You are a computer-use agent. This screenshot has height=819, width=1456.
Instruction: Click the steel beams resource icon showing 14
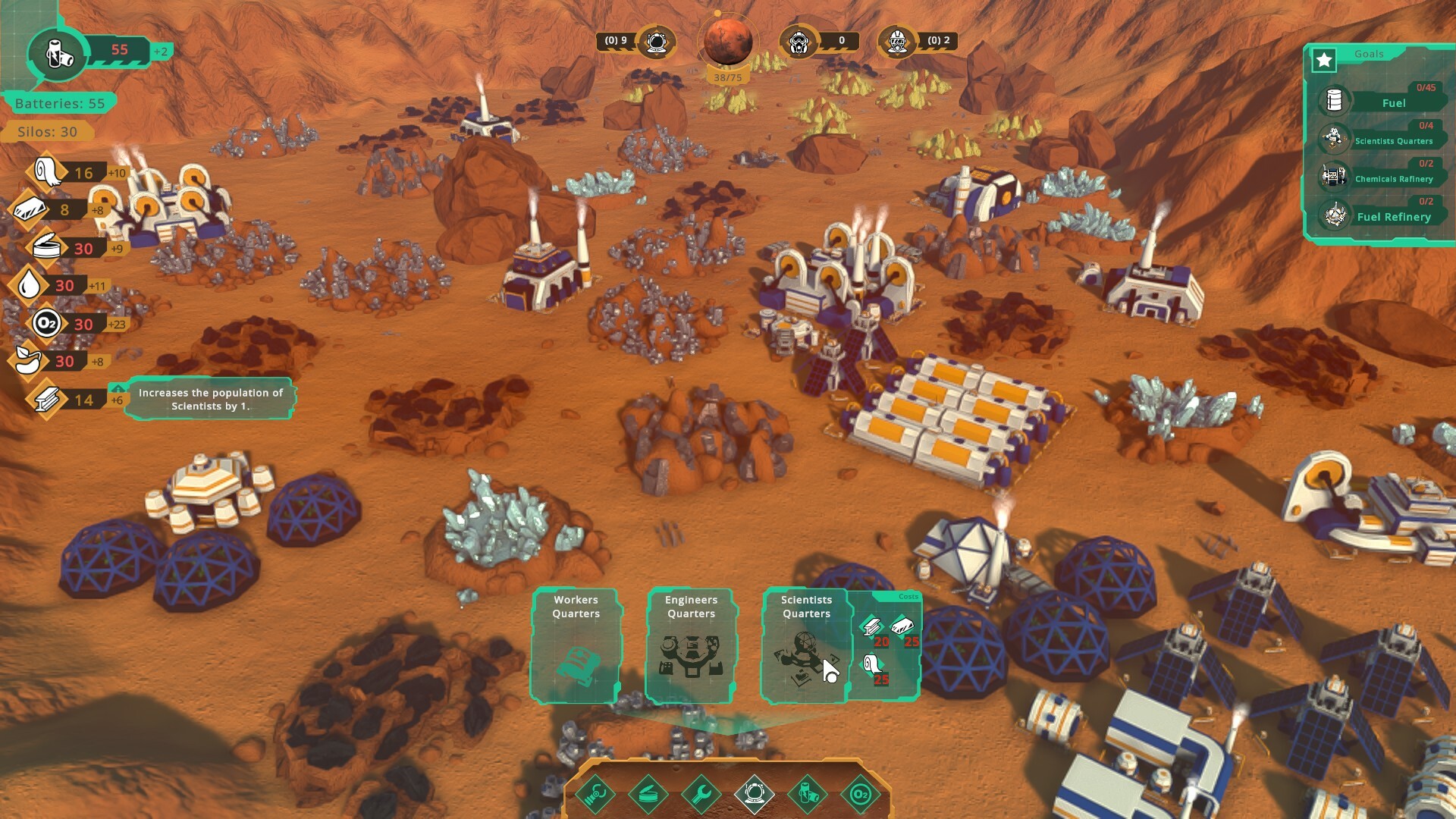[x=47, y=397]
